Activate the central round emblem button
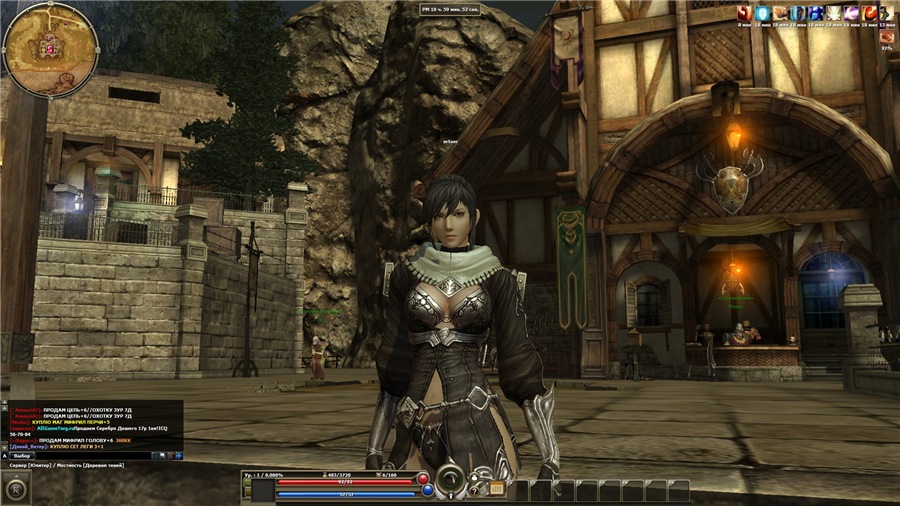 pos(451,481)
